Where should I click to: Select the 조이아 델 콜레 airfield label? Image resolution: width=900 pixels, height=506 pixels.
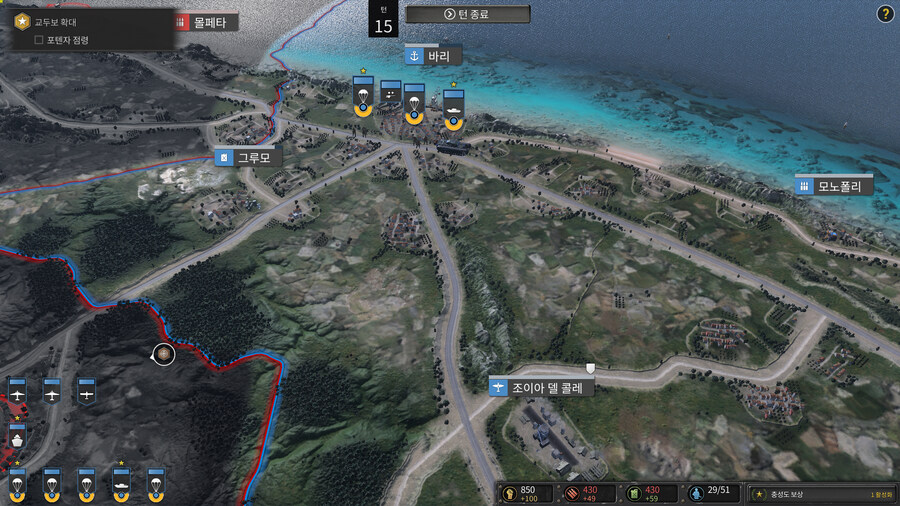pos(541,386)
